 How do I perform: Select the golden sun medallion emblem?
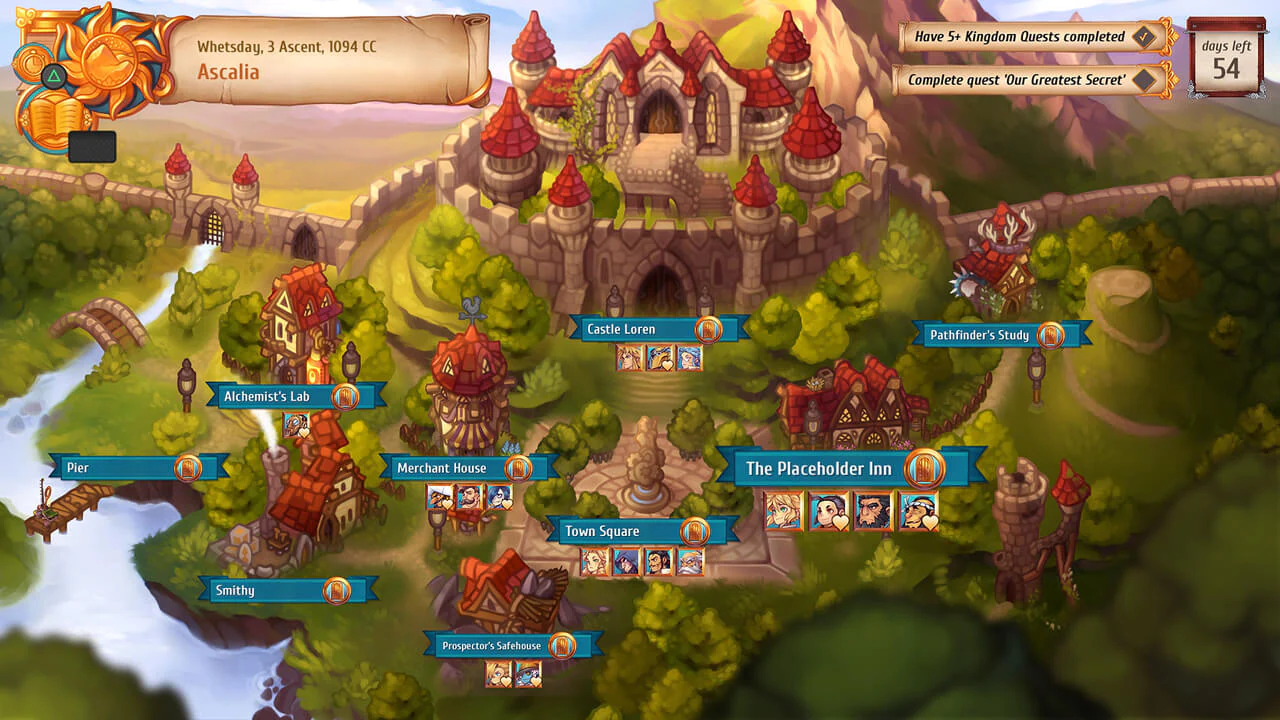(x=107, y=60)
